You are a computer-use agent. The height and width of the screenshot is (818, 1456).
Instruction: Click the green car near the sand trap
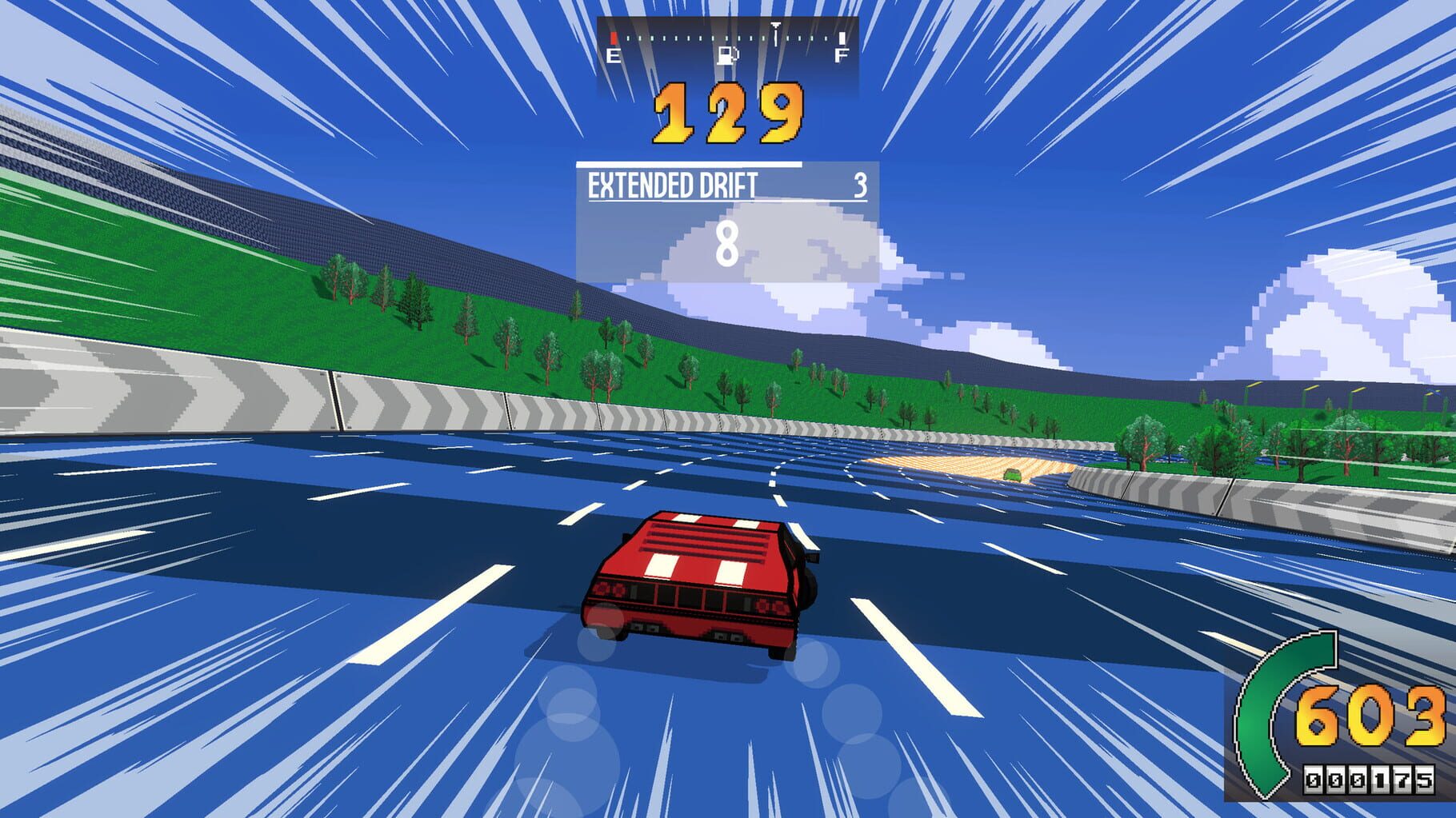coord(1012,475)
